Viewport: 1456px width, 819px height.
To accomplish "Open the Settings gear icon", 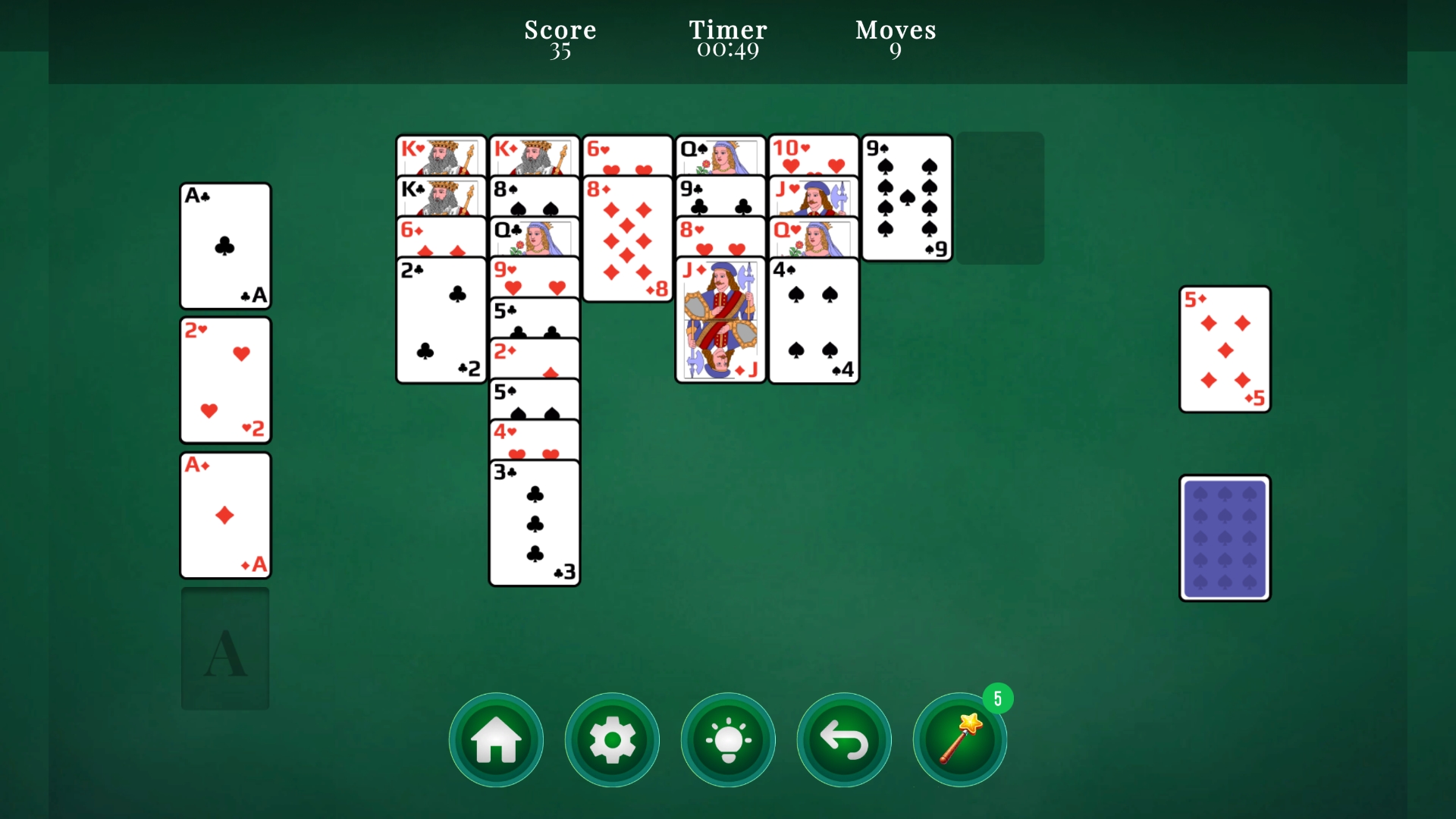I will coord(612,739).
